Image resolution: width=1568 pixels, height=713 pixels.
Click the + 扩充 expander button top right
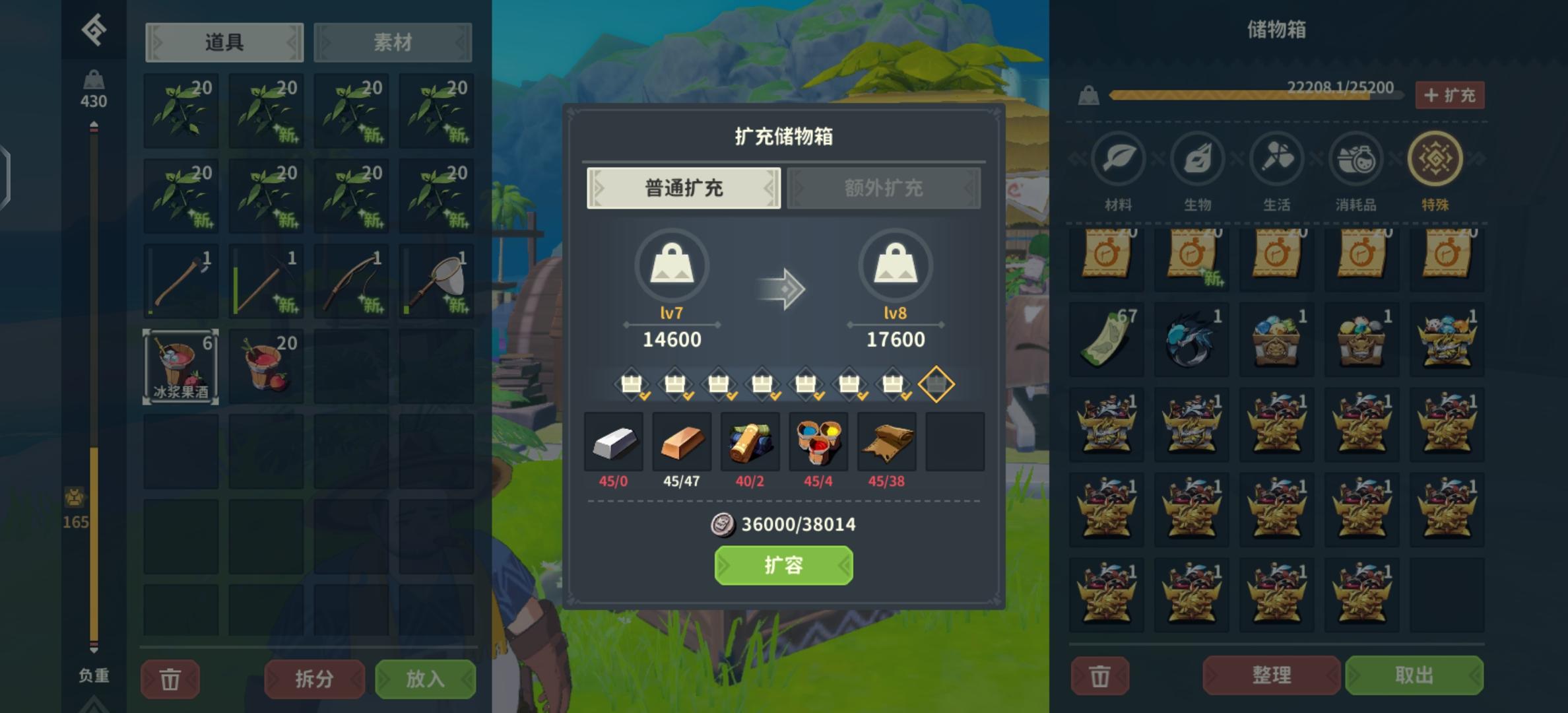pyautogui.click(x=1450, y=95)
